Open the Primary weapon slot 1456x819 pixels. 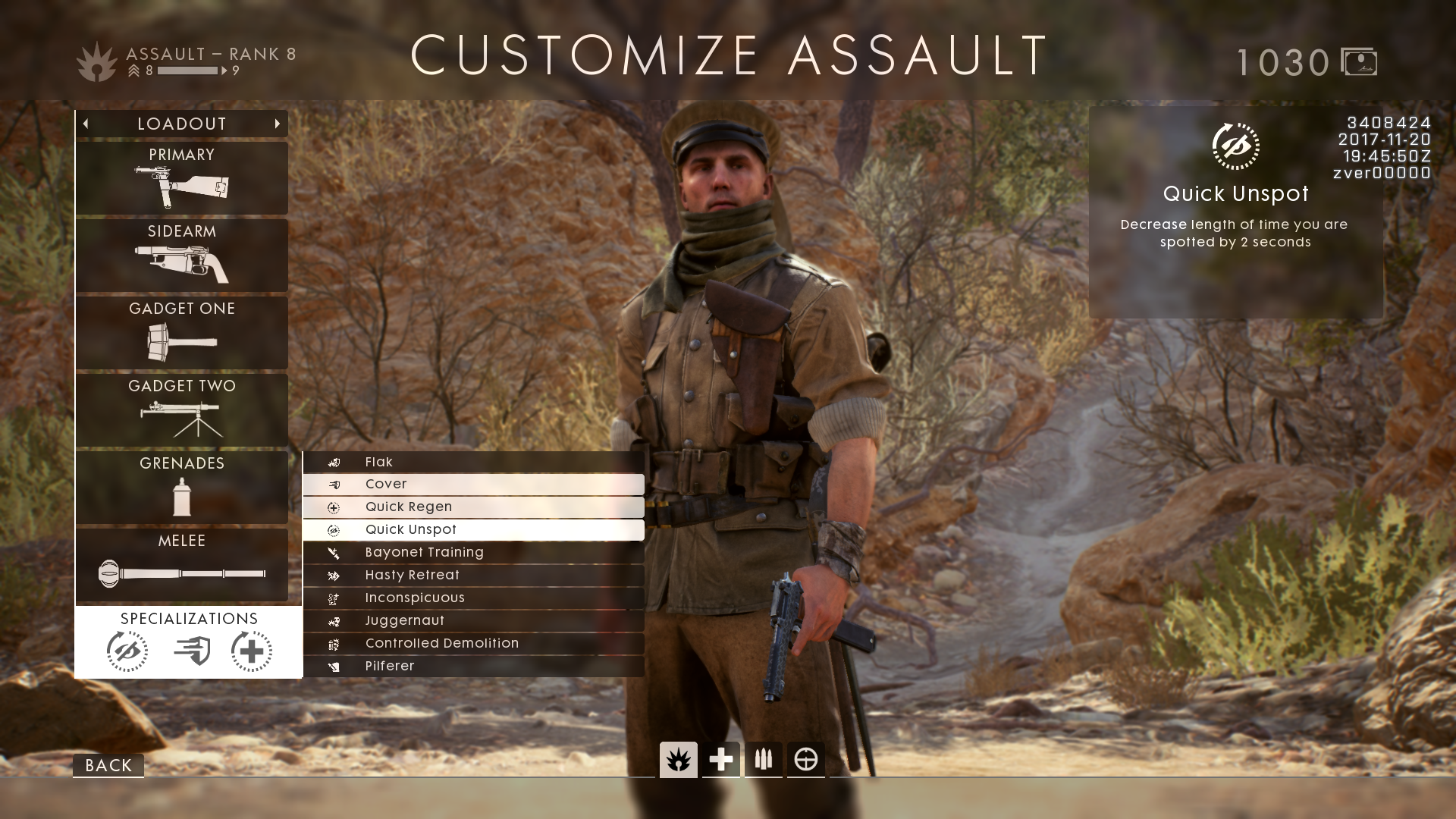[182, 178]
